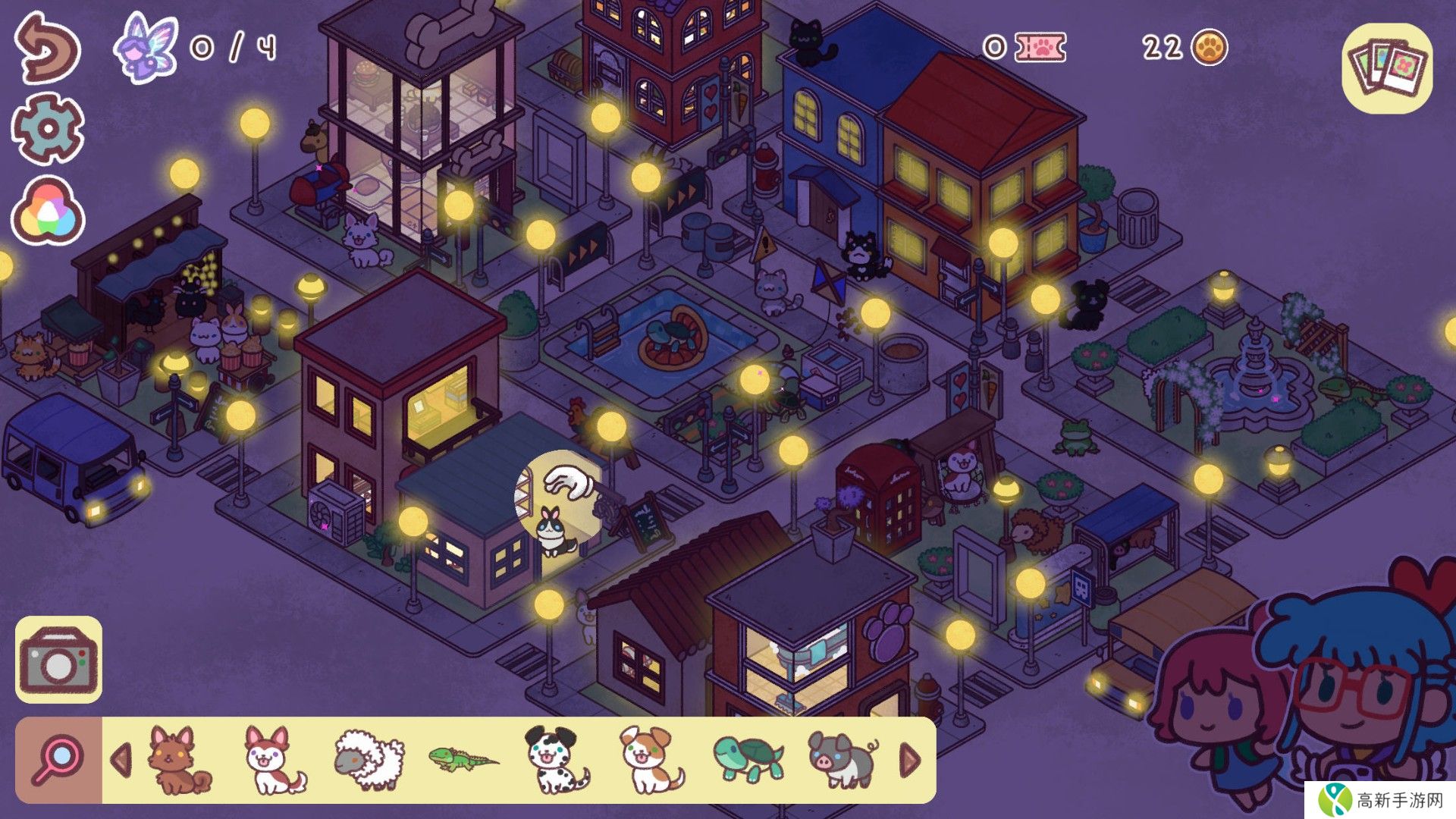1456x819 pixels.
Task: Open the rainbow color palette
Action: pos(47,211)
